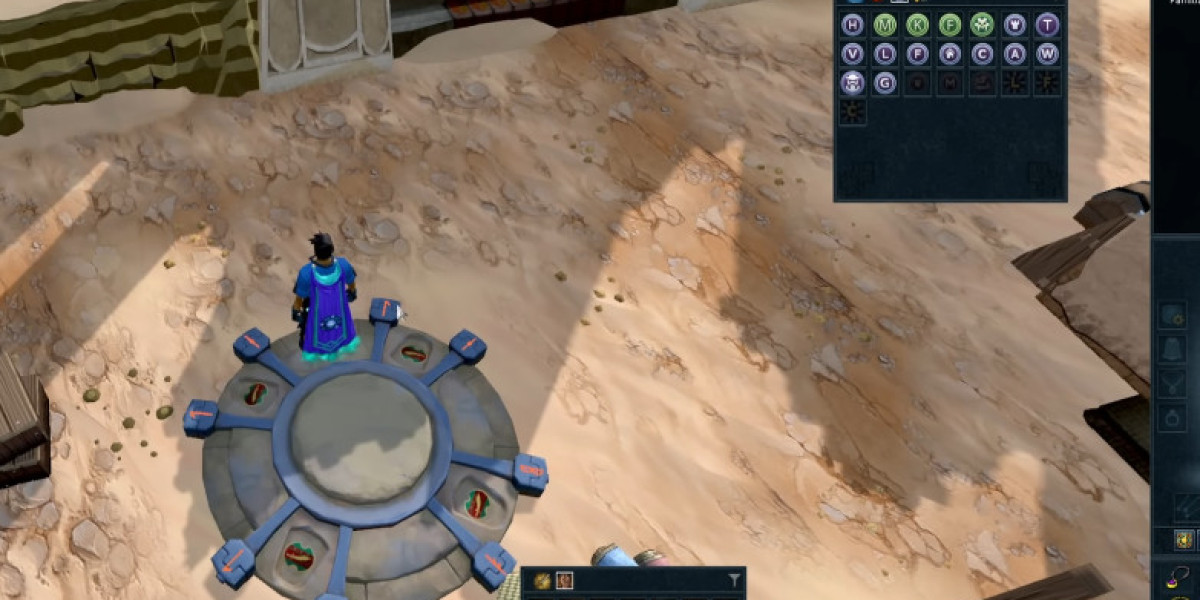The height and width of the screenshot is (600, 1200).
Task: Activate the house teleport icon
Action: [950, 54]
